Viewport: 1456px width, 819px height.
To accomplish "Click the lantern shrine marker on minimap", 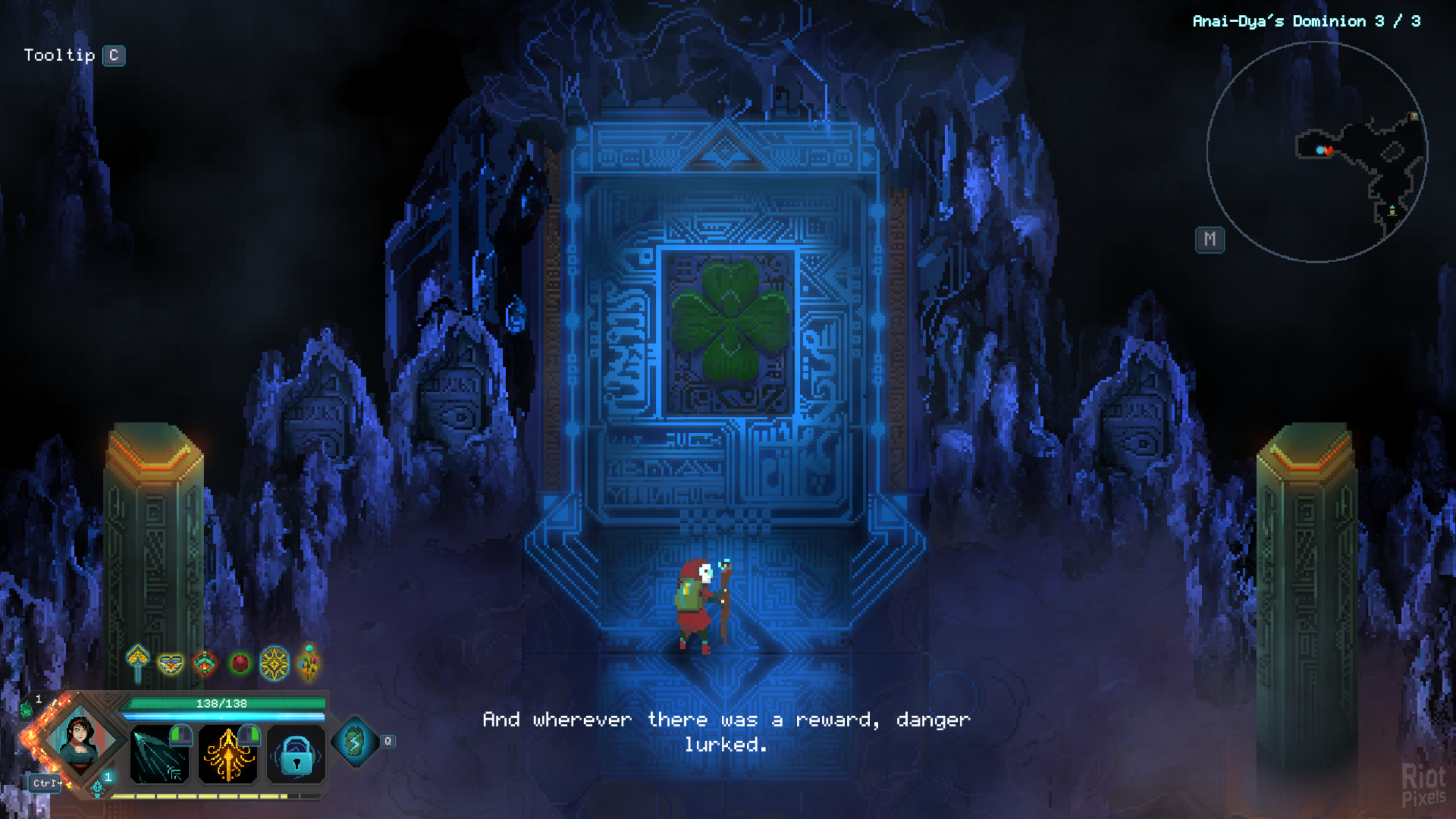I will click(1392, 211).
